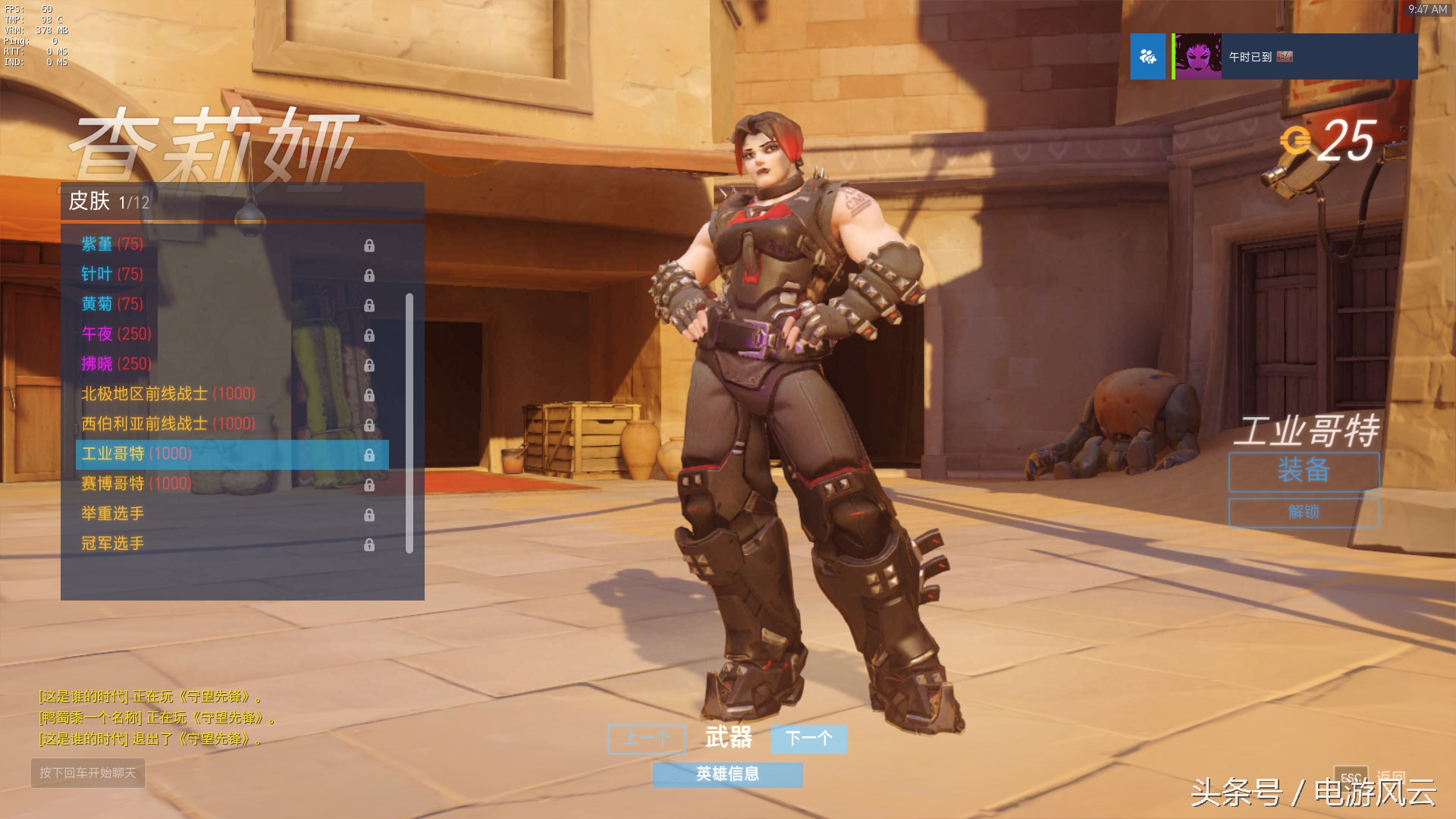Go to previous category with 上一个
The height and width of the screenshot is (819, 1456).
(646, 739)
